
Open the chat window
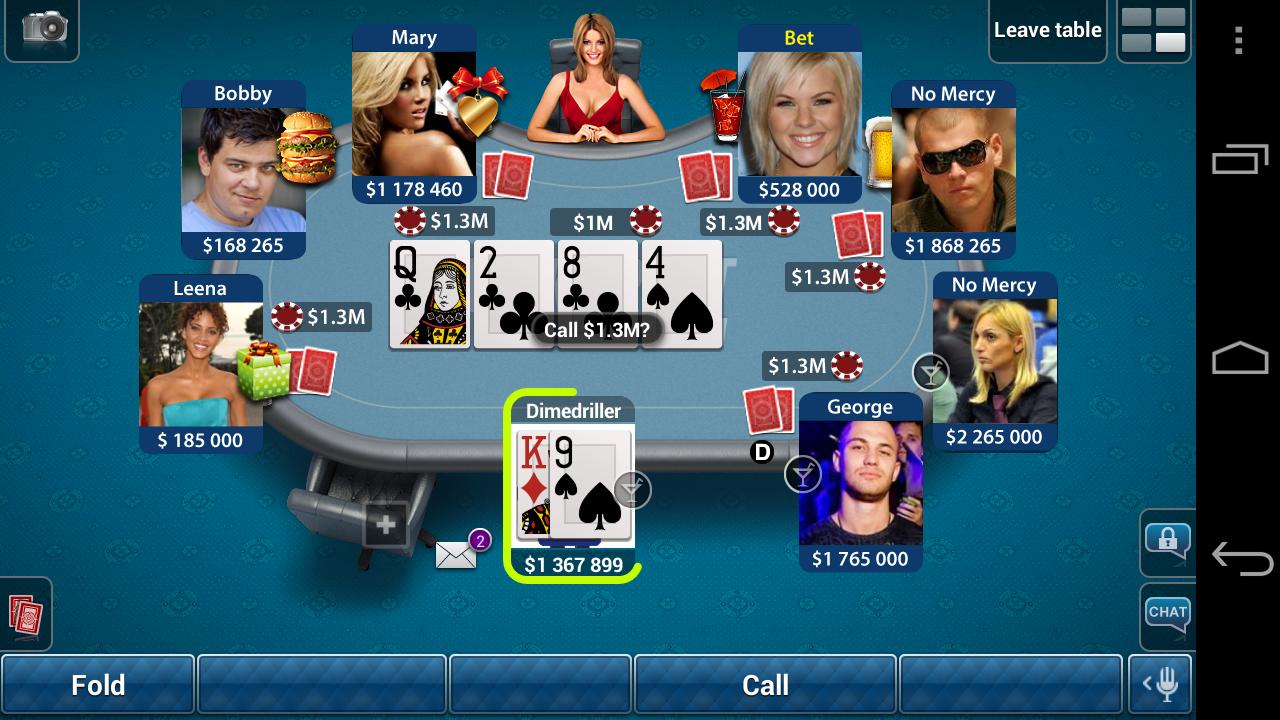(1167, 612)
